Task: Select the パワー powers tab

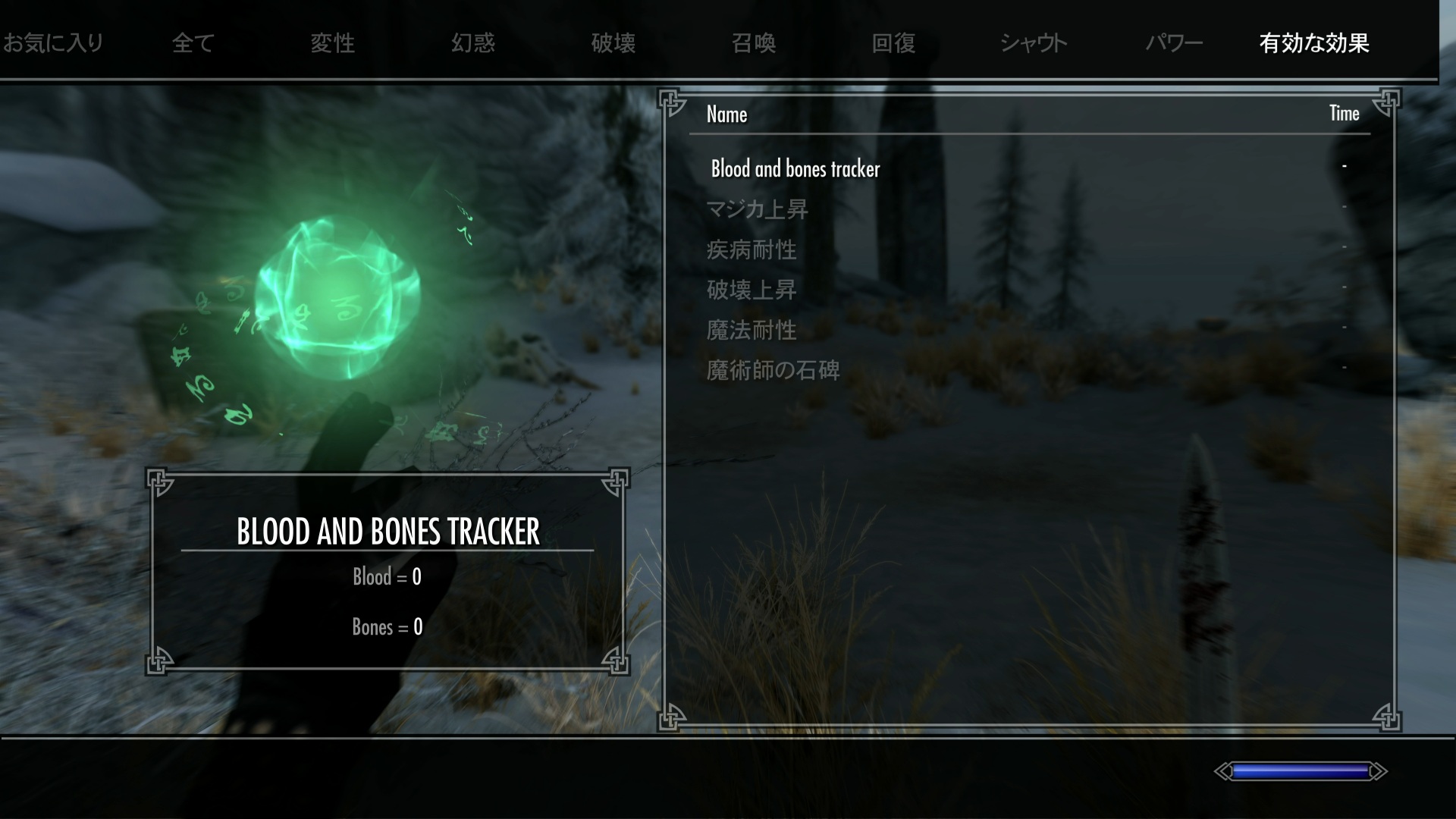Action: [1174, 43]
